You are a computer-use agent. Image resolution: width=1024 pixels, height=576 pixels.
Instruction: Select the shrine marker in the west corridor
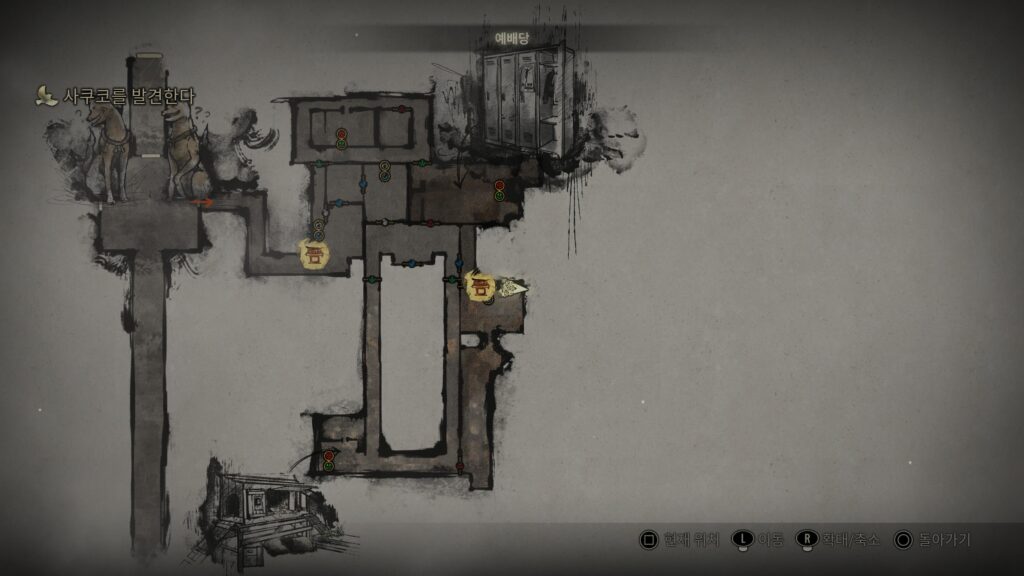click(x=315, y=254)
